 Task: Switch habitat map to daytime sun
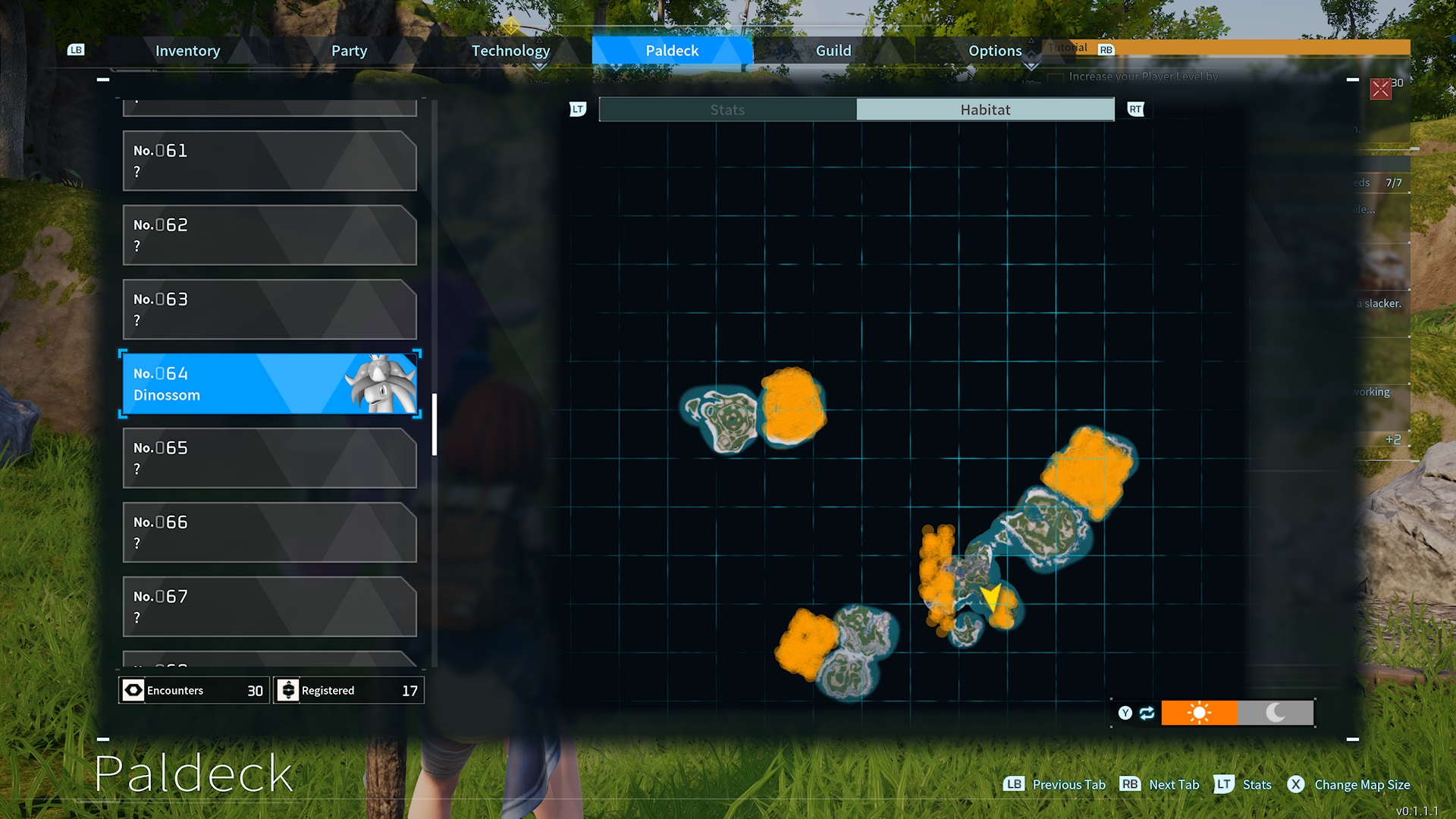1199,713
